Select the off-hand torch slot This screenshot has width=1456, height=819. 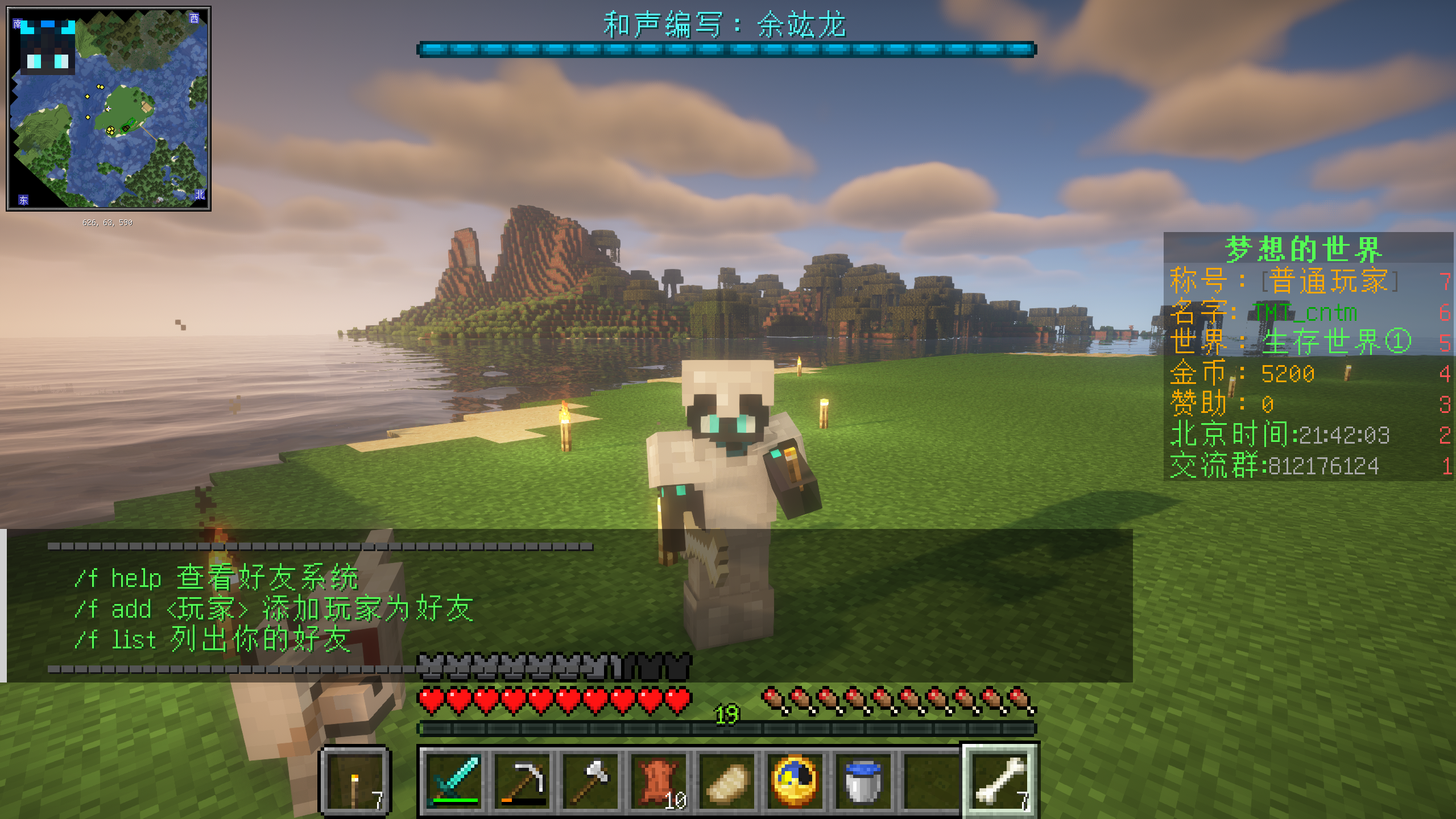(x=356, y=780)
